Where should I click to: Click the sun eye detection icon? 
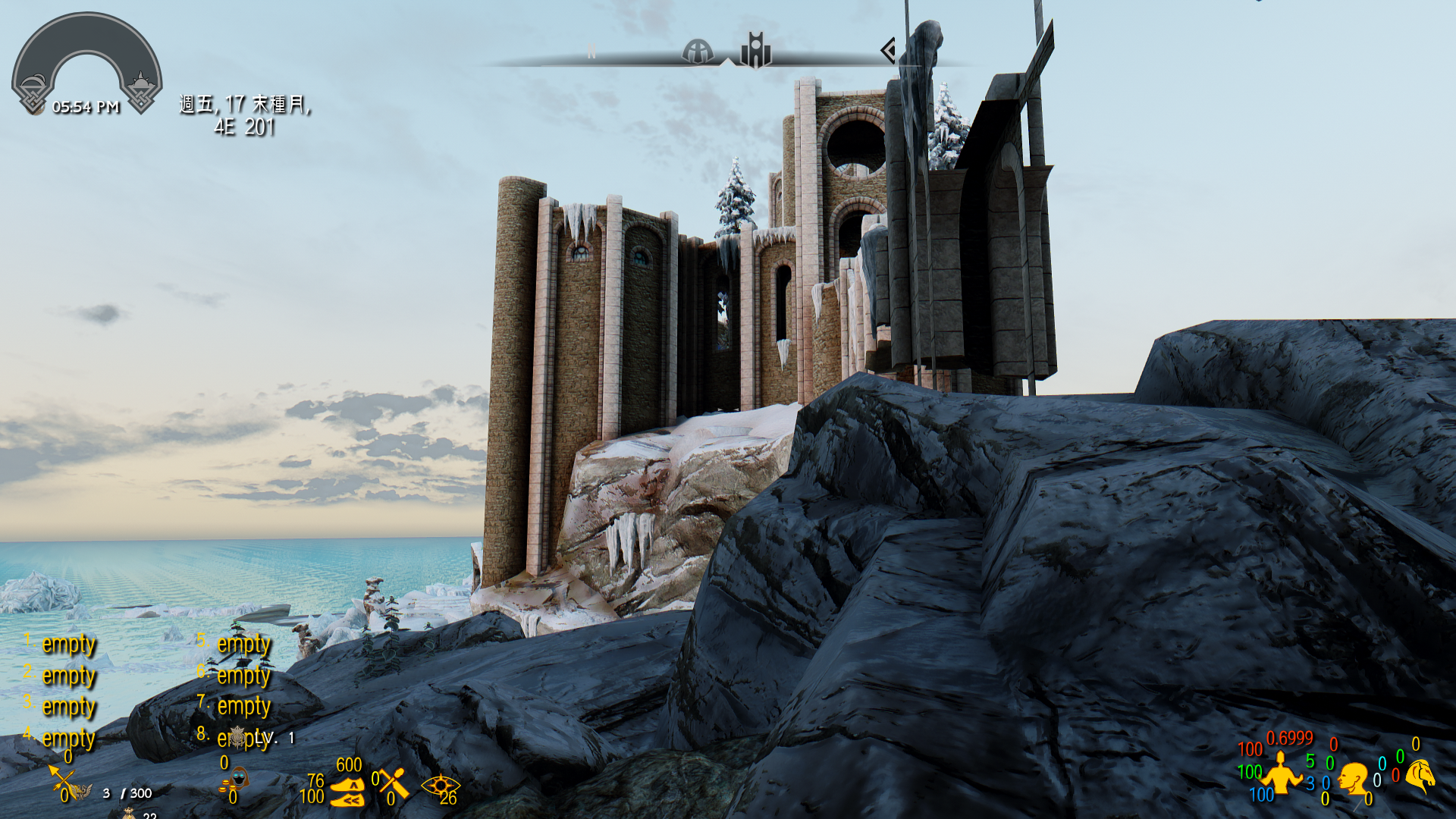pos(439,785)
